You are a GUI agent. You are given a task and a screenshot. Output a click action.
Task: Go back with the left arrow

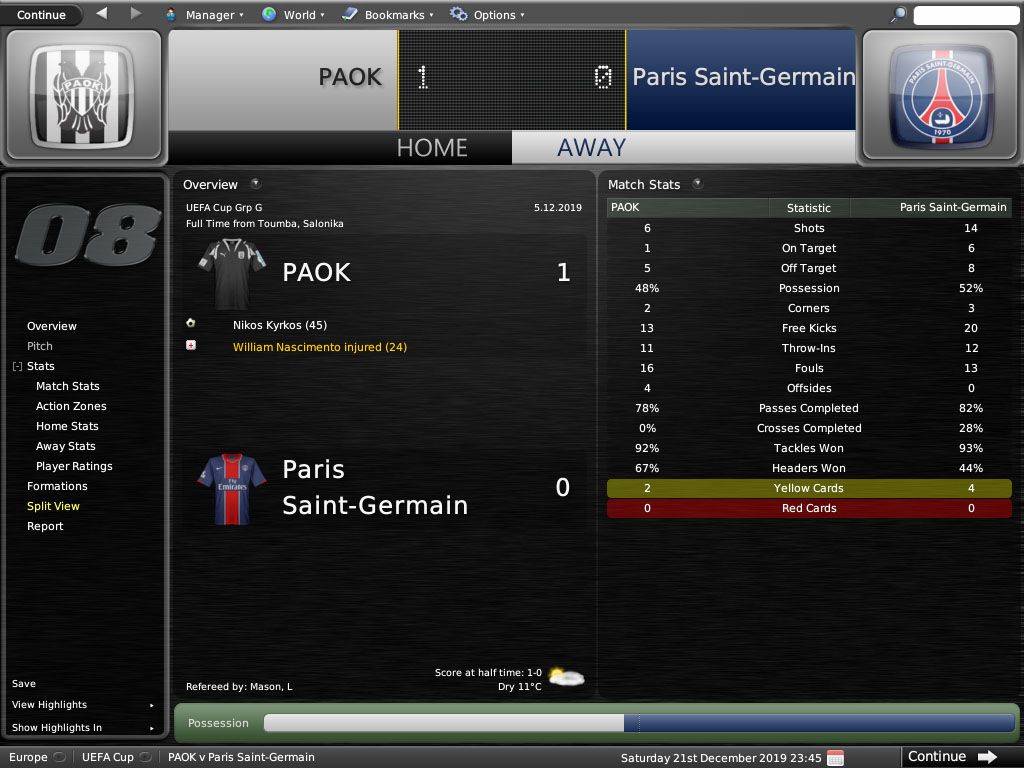click(x=102, y=14)
